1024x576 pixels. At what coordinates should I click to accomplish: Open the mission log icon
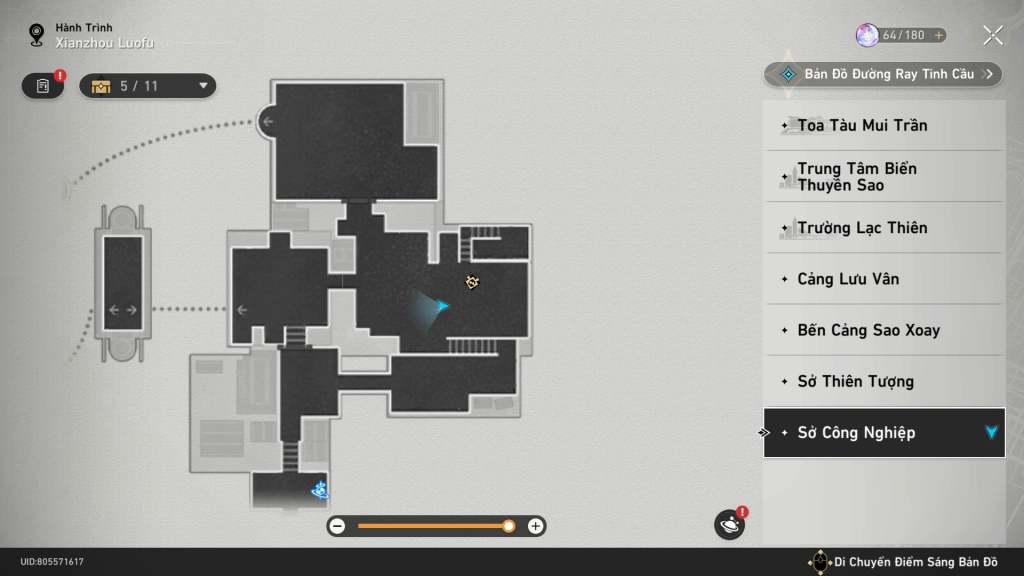click(x=43, y=86)
